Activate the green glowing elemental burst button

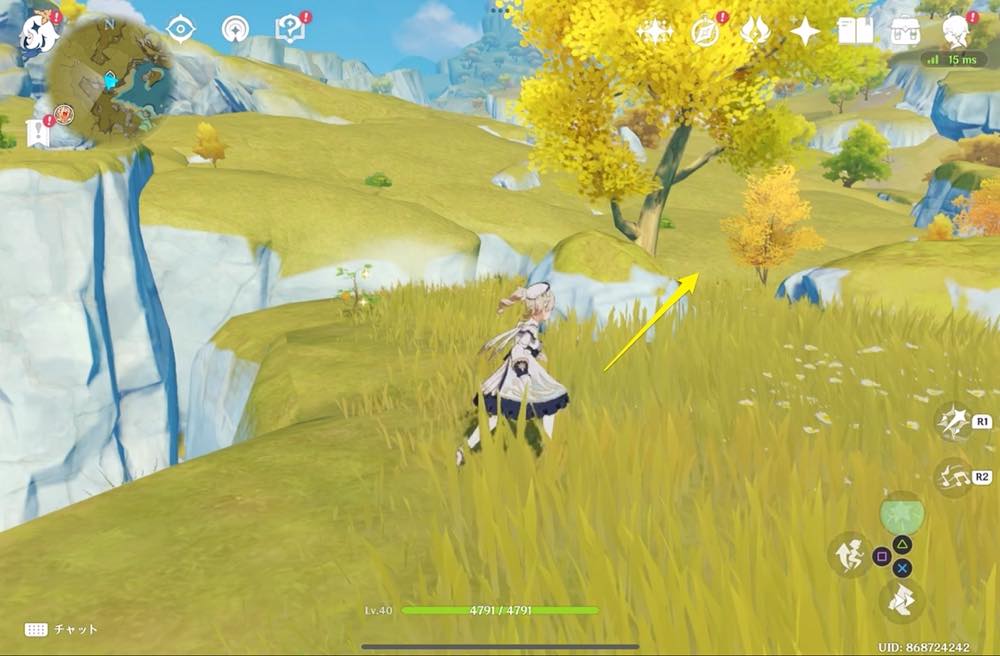pyautogui.click(x=901, y=513)
